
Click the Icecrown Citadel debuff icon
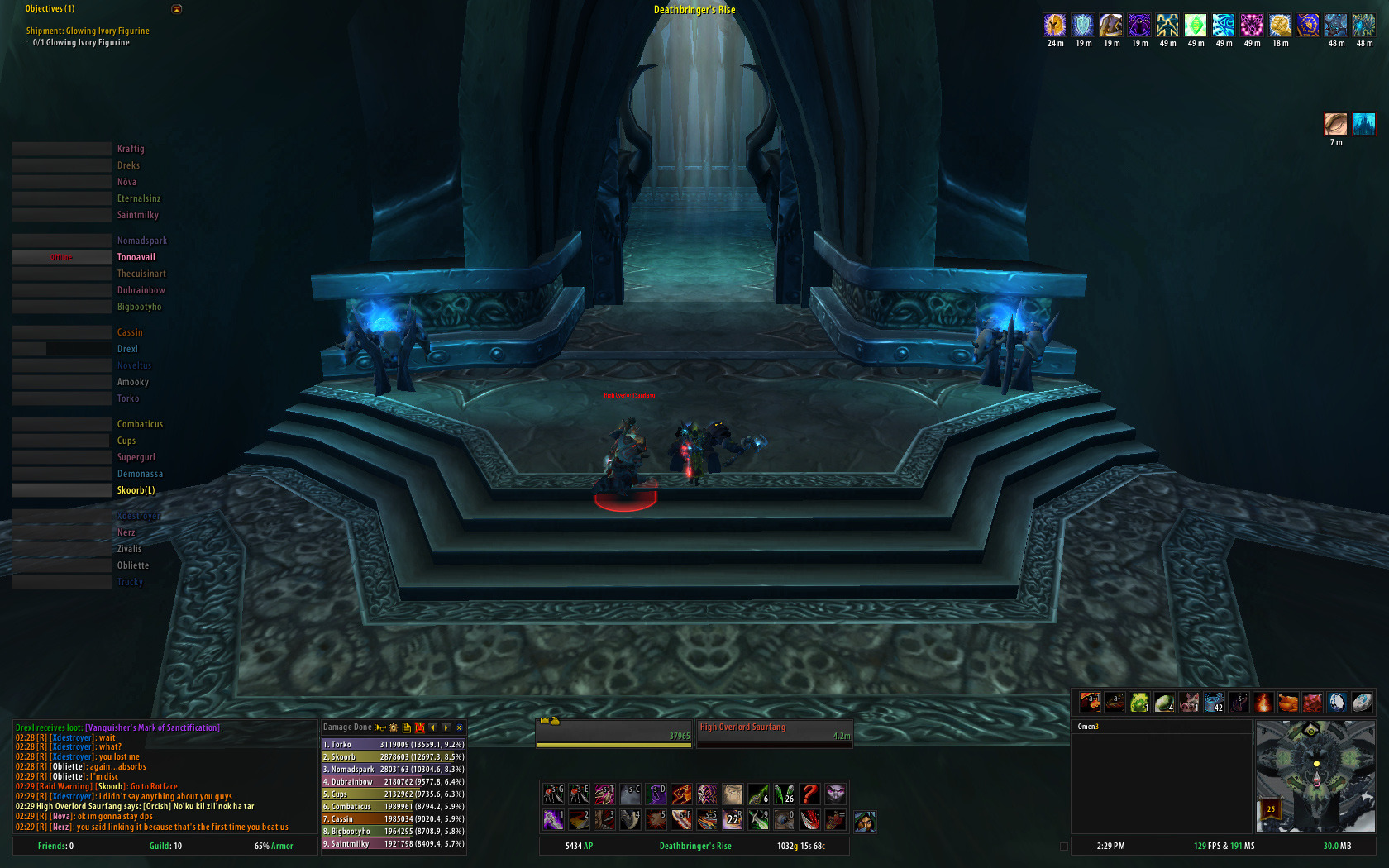click(1363, 124)
